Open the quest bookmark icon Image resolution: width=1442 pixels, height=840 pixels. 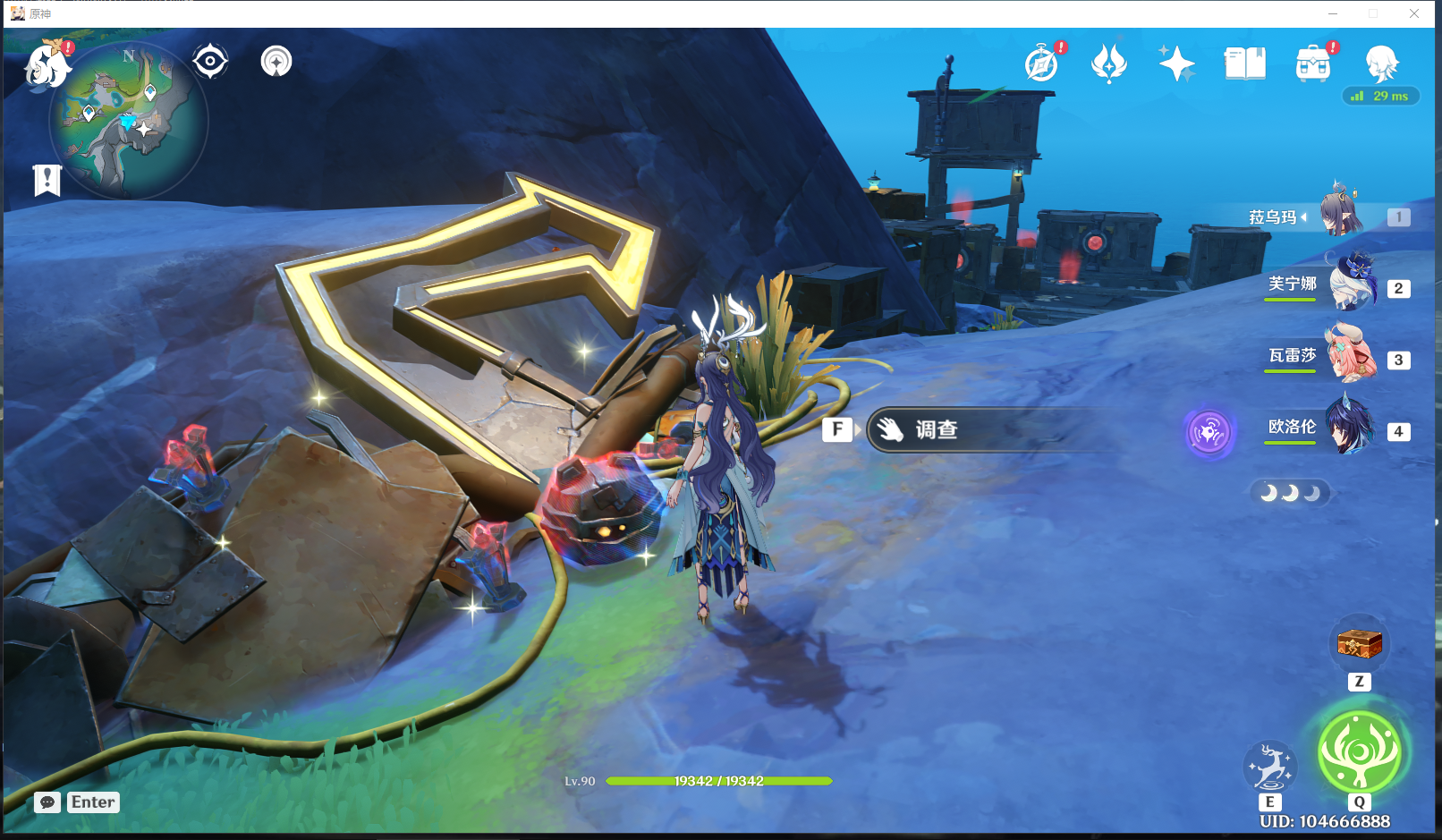coord(47,180)
